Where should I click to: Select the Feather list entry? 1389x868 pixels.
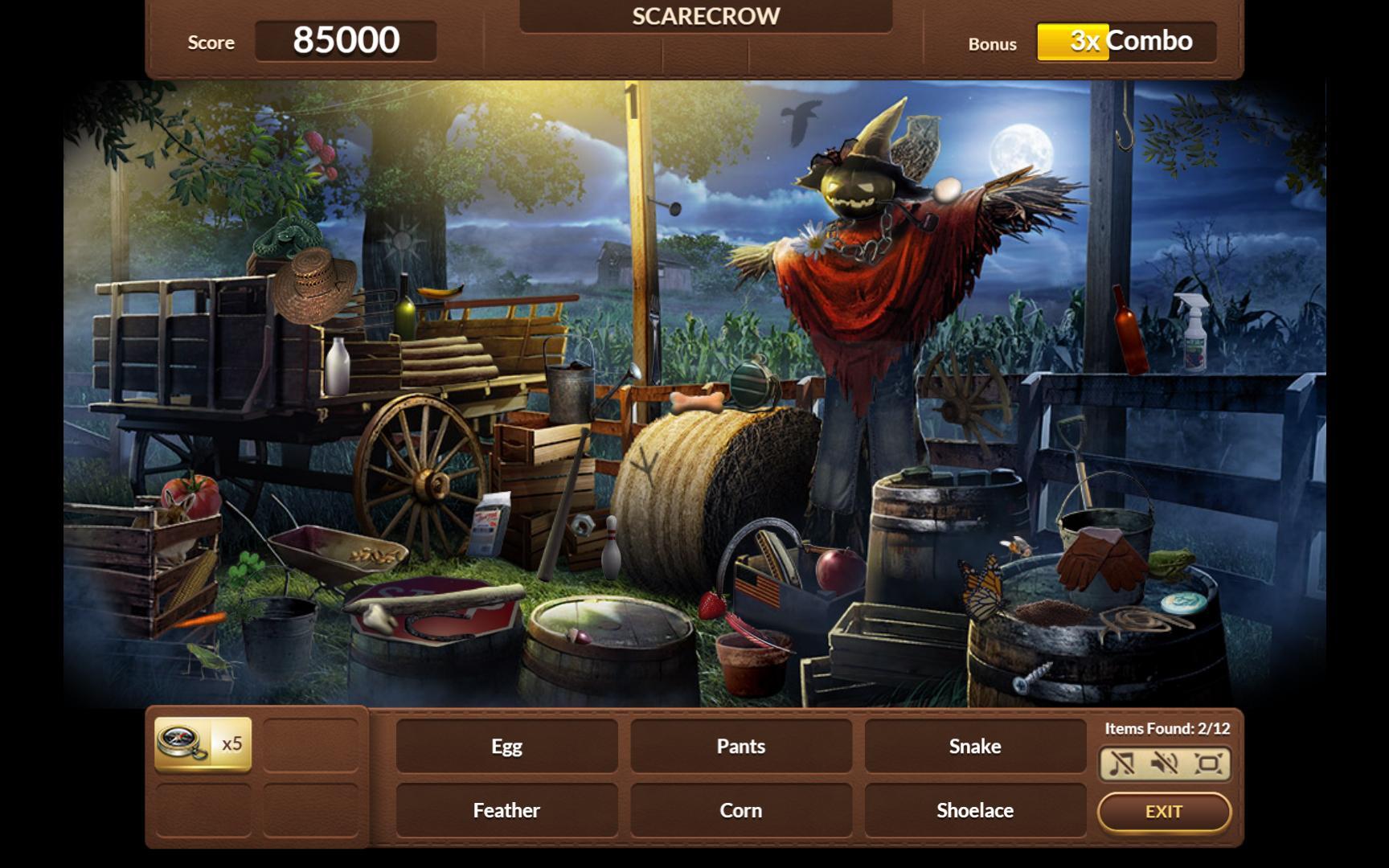pos(506,810)
